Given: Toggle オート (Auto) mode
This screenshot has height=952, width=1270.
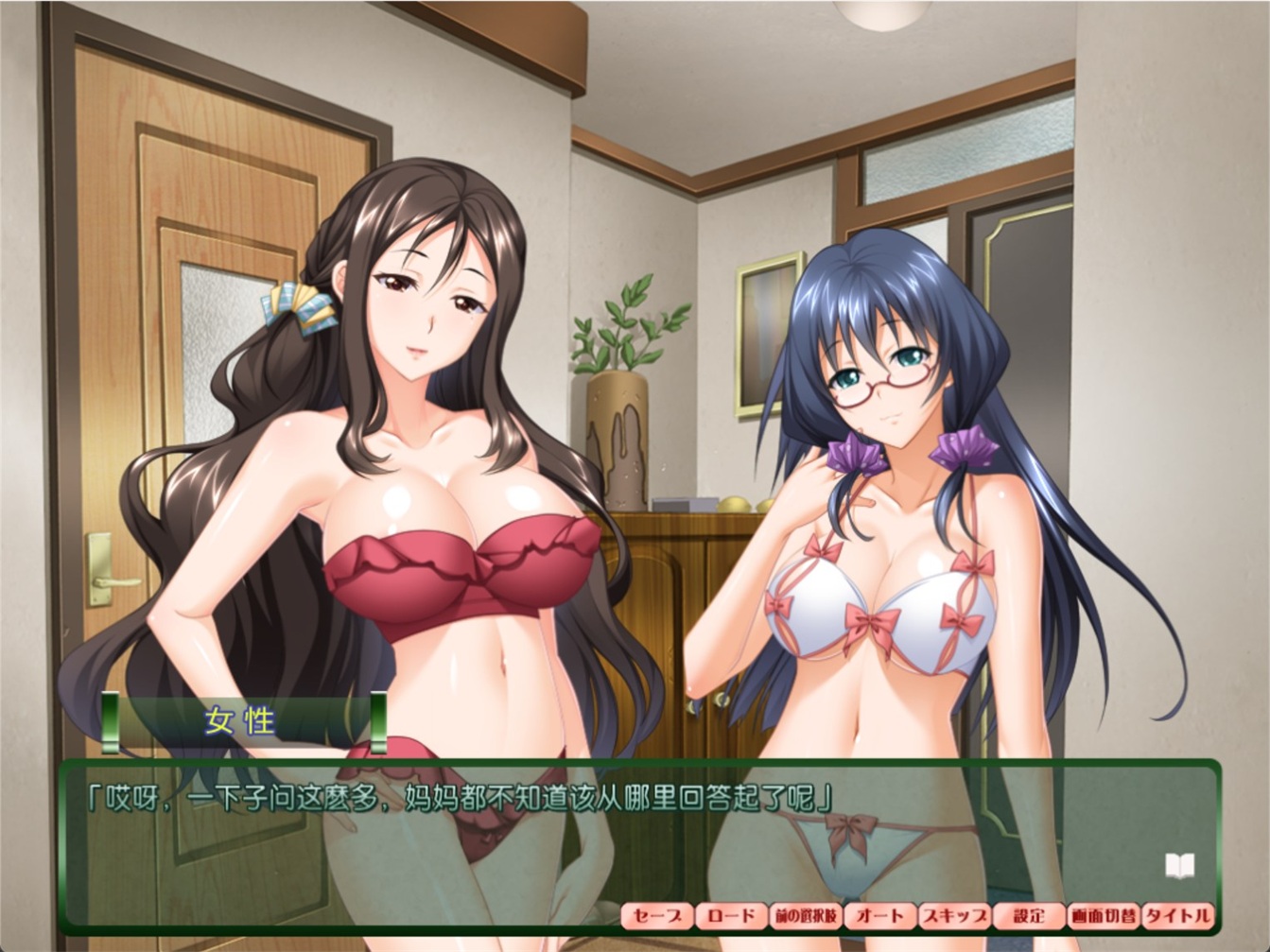Looking at the screenshot, I should click(x=879, y=915).
